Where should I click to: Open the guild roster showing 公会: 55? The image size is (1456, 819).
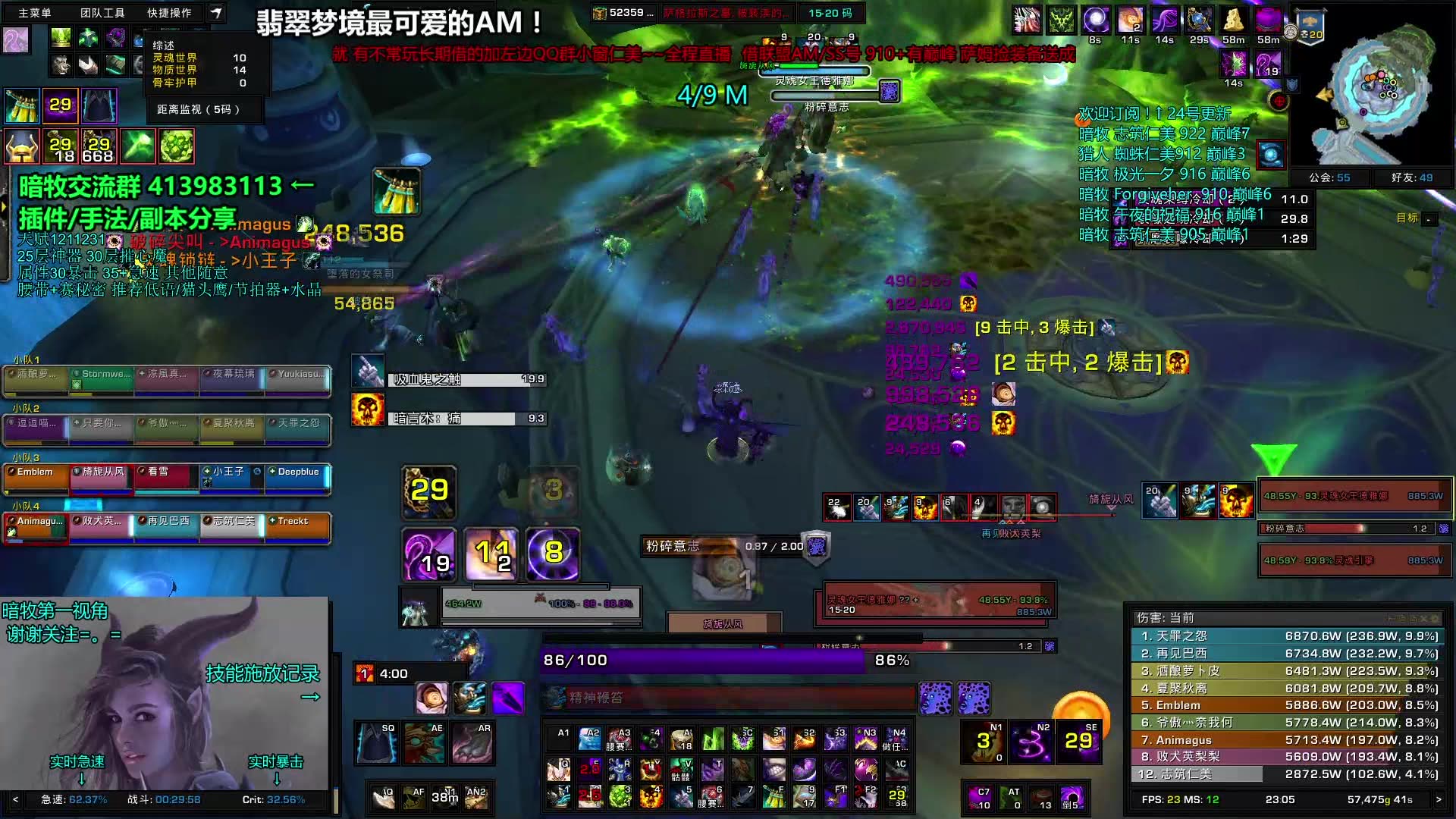click(1329, 177)
